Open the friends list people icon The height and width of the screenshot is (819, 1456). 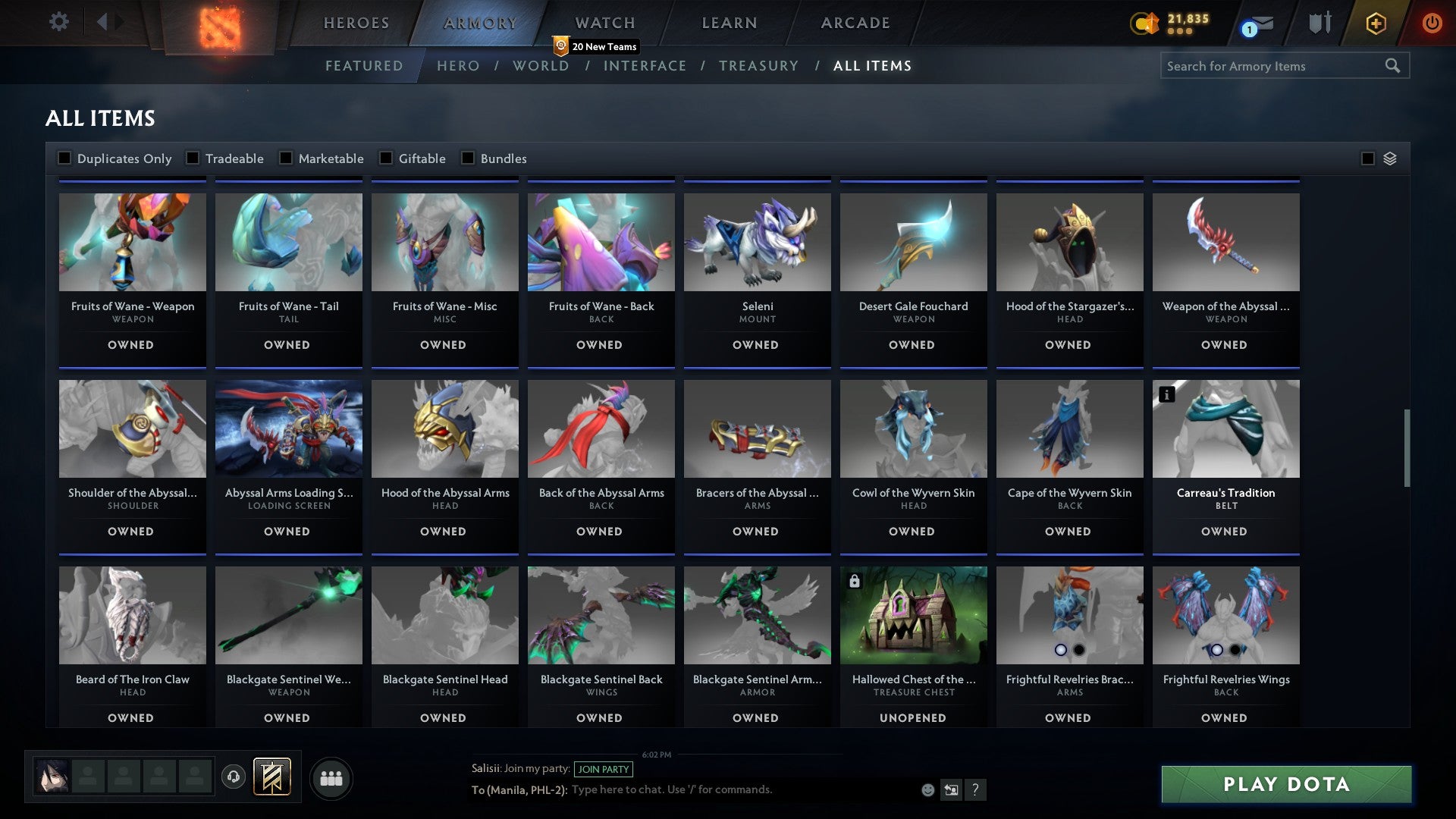point(331,777)
